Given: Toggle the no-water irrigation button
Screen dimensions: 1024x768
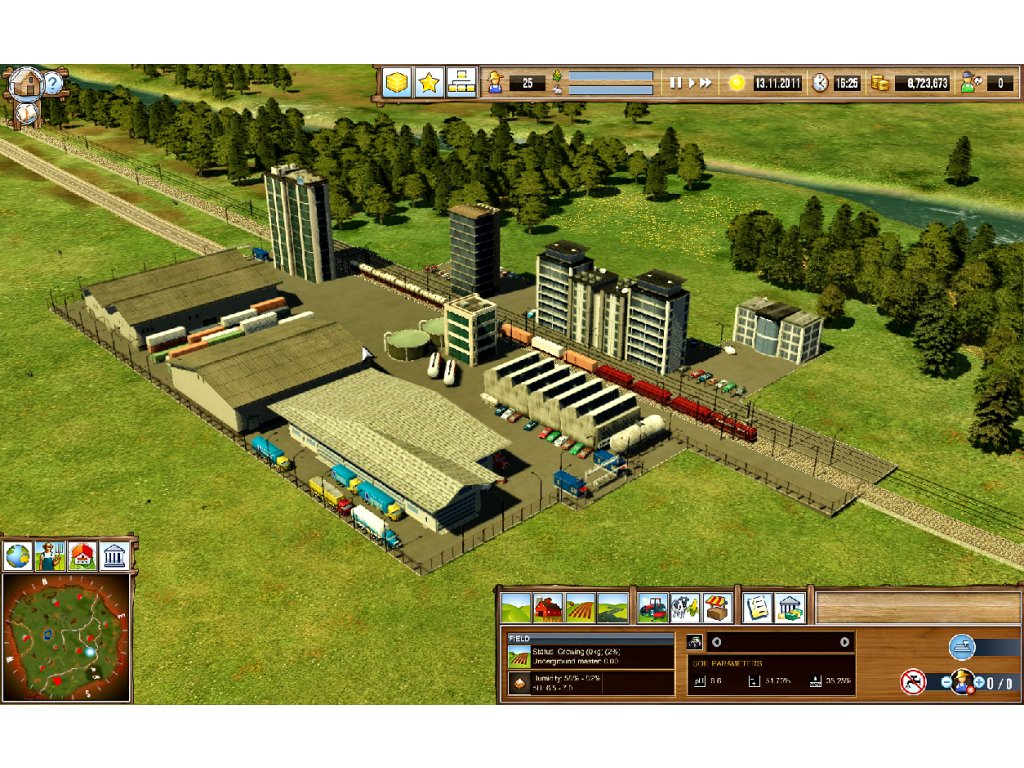Looking at the screenshot, I should pos(912,682).
